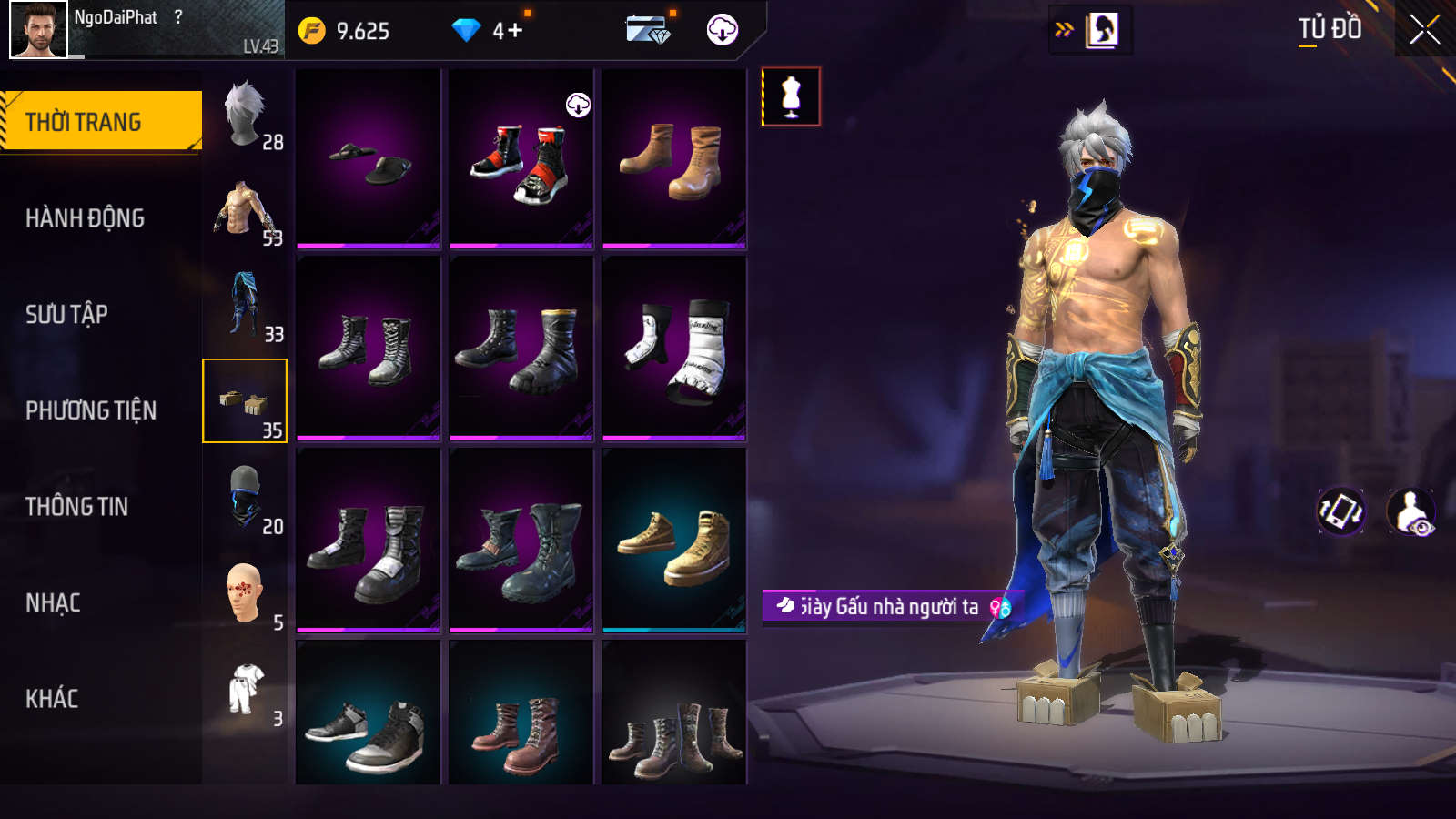Open the PHƯƠNG TIỆN category

tap(91, 410)
